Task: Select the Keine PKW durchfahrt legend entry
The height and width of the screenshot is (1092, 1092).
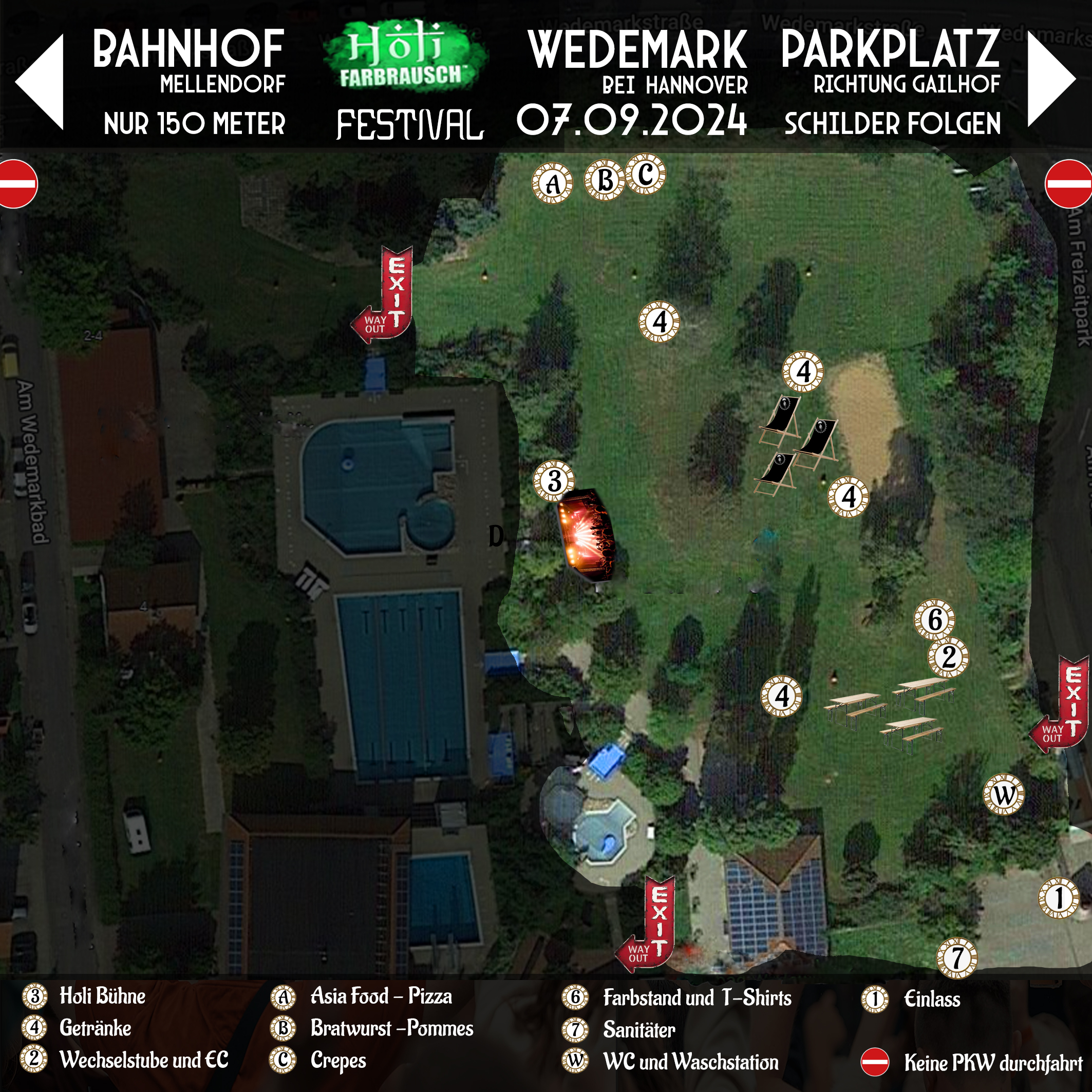Action: [x=992, y=1063]
